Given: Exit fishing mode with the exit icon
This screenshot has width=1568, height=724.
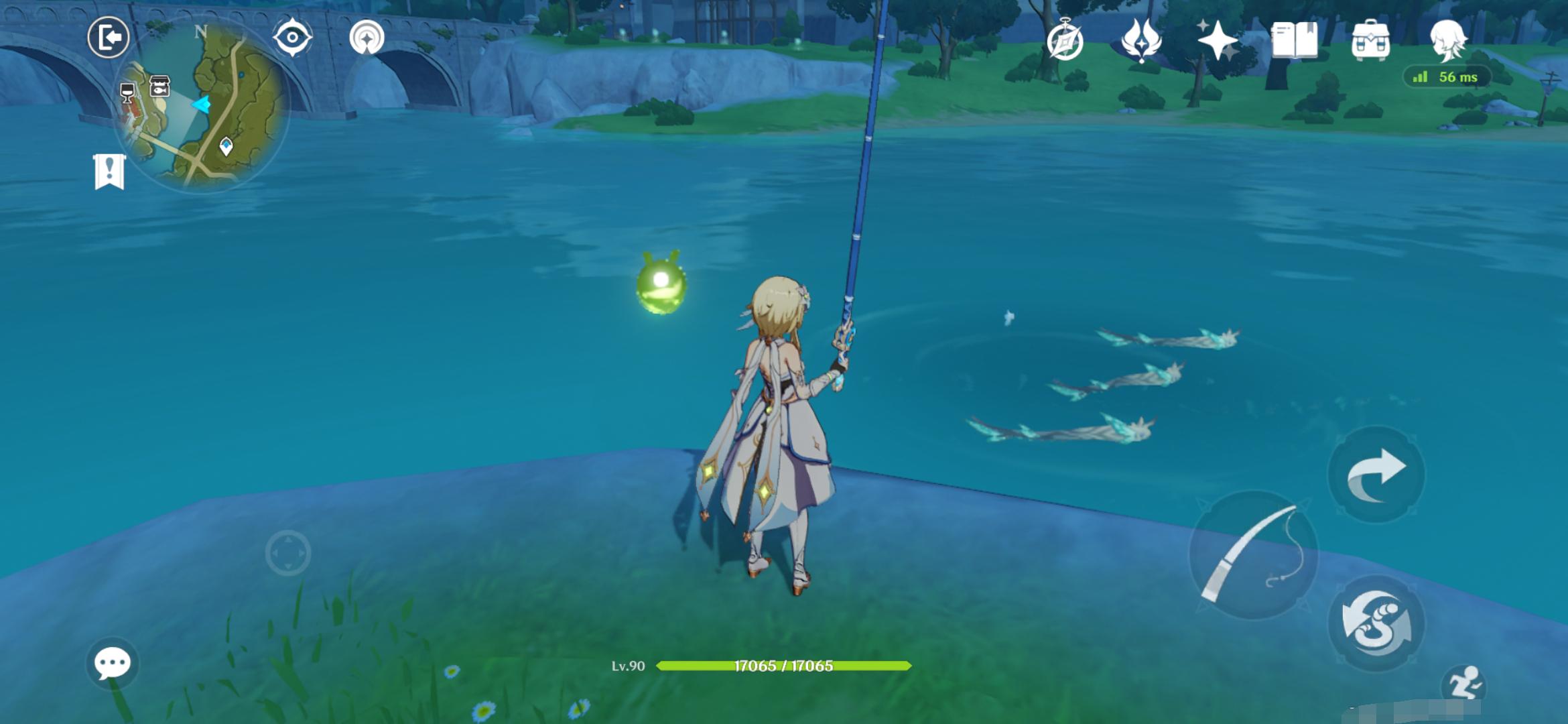Looking at the screenshot, I should [x=109, y=38].
